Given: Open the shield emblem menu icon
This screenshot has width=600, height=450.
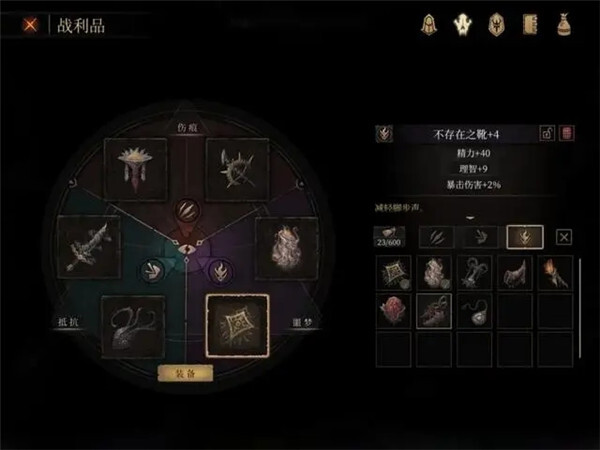Looking at the screenshot, I should click(x=494, y=25).
